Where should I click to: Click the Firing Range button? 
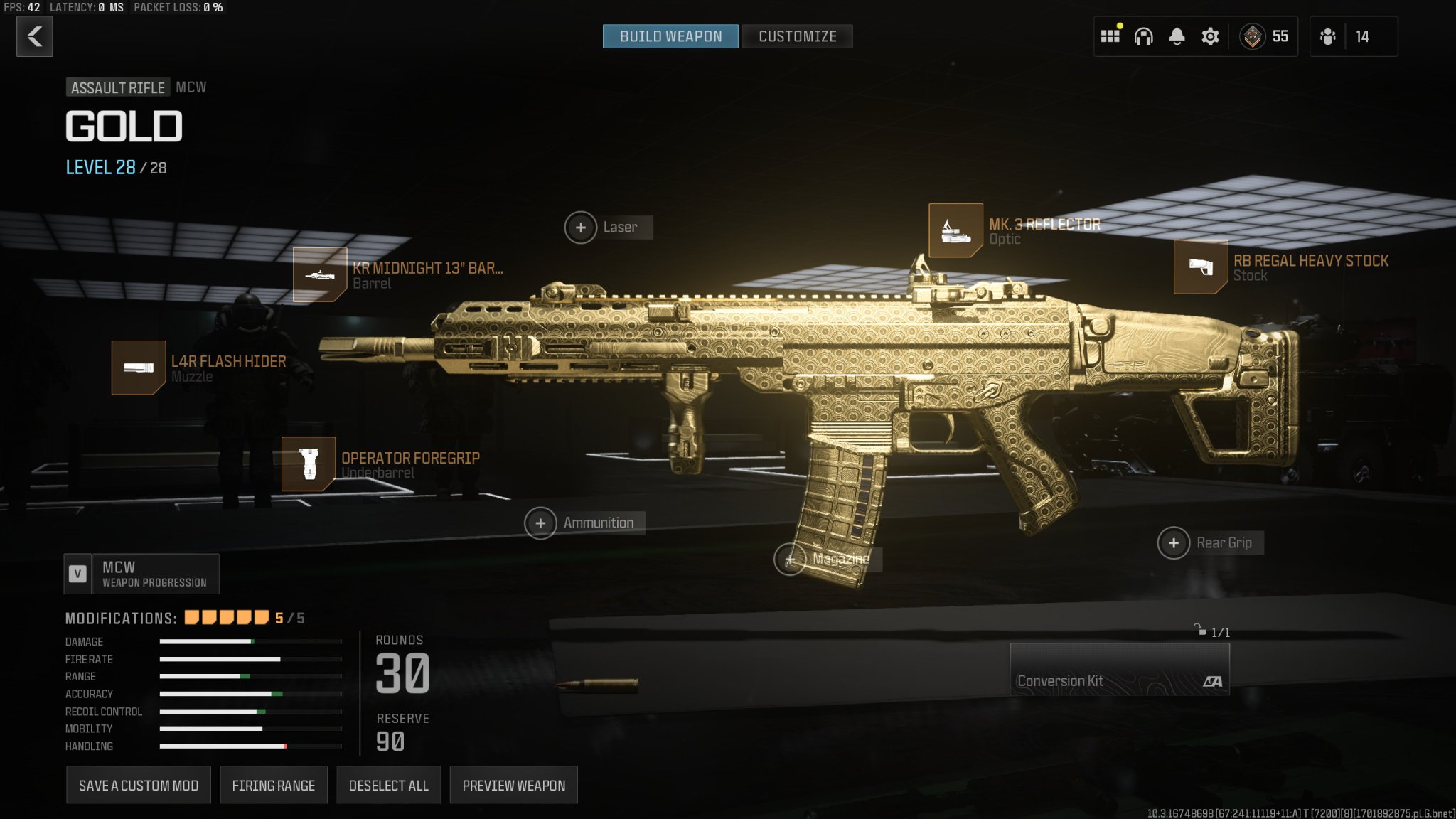point(274,785)
